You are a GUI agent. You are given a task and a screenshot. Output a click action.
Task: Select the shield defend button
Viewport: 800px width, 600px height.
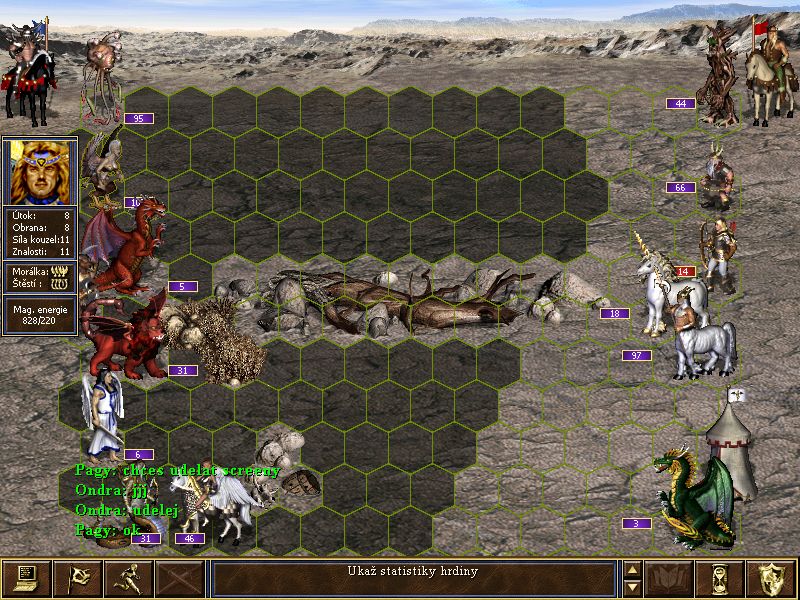(772, 578)
